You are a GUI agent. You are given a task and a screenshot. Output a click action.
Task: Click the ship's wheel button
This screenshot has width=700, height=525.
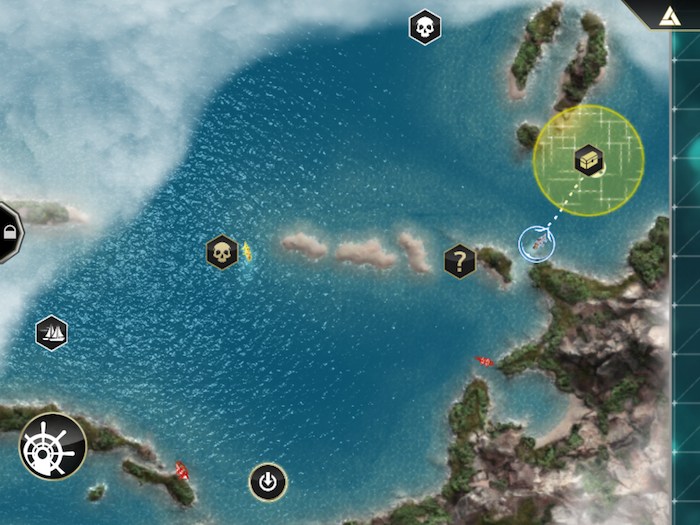[x=53, y=446]
